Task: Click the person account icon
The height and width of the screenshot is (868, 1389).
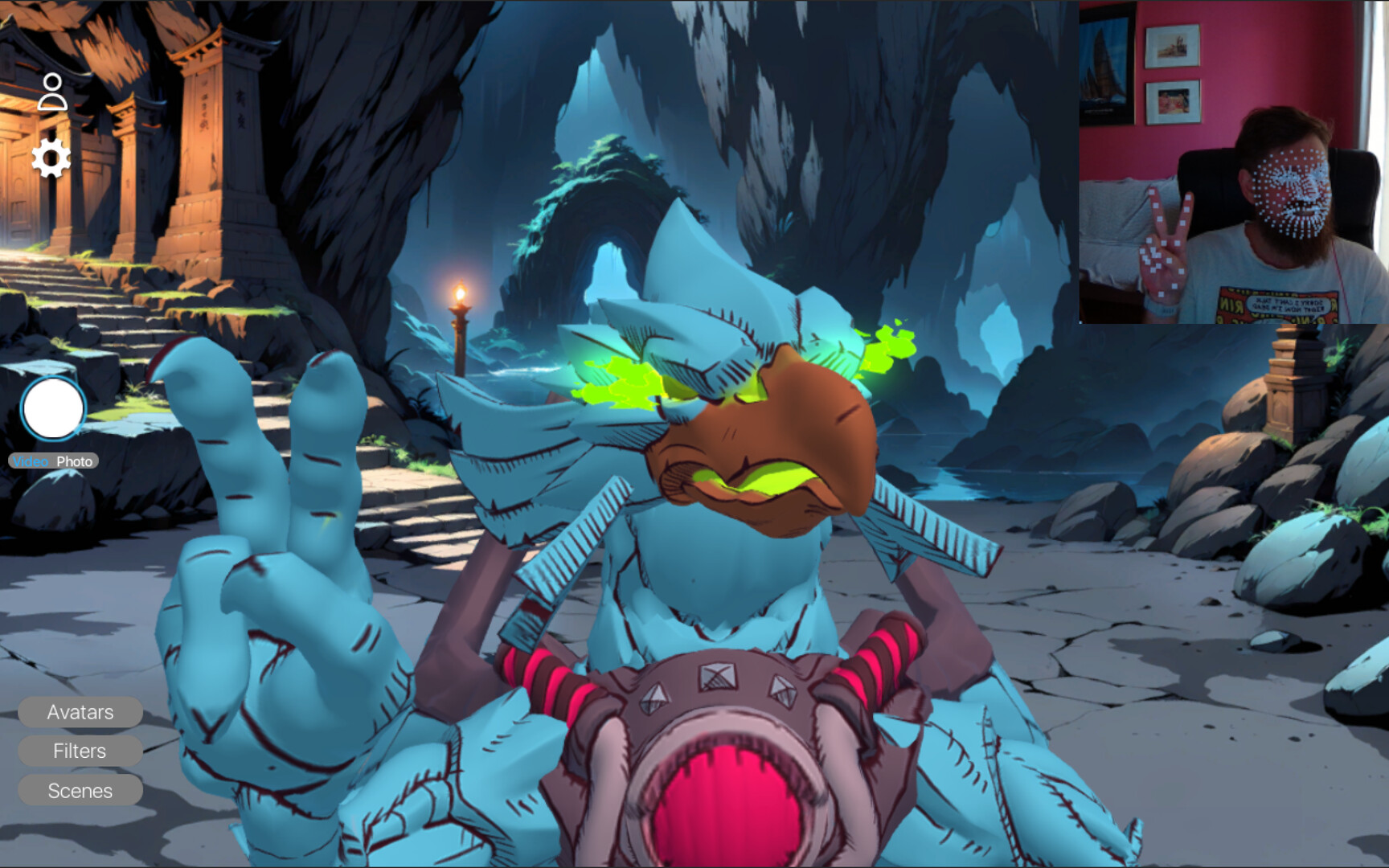Action: 52,92
